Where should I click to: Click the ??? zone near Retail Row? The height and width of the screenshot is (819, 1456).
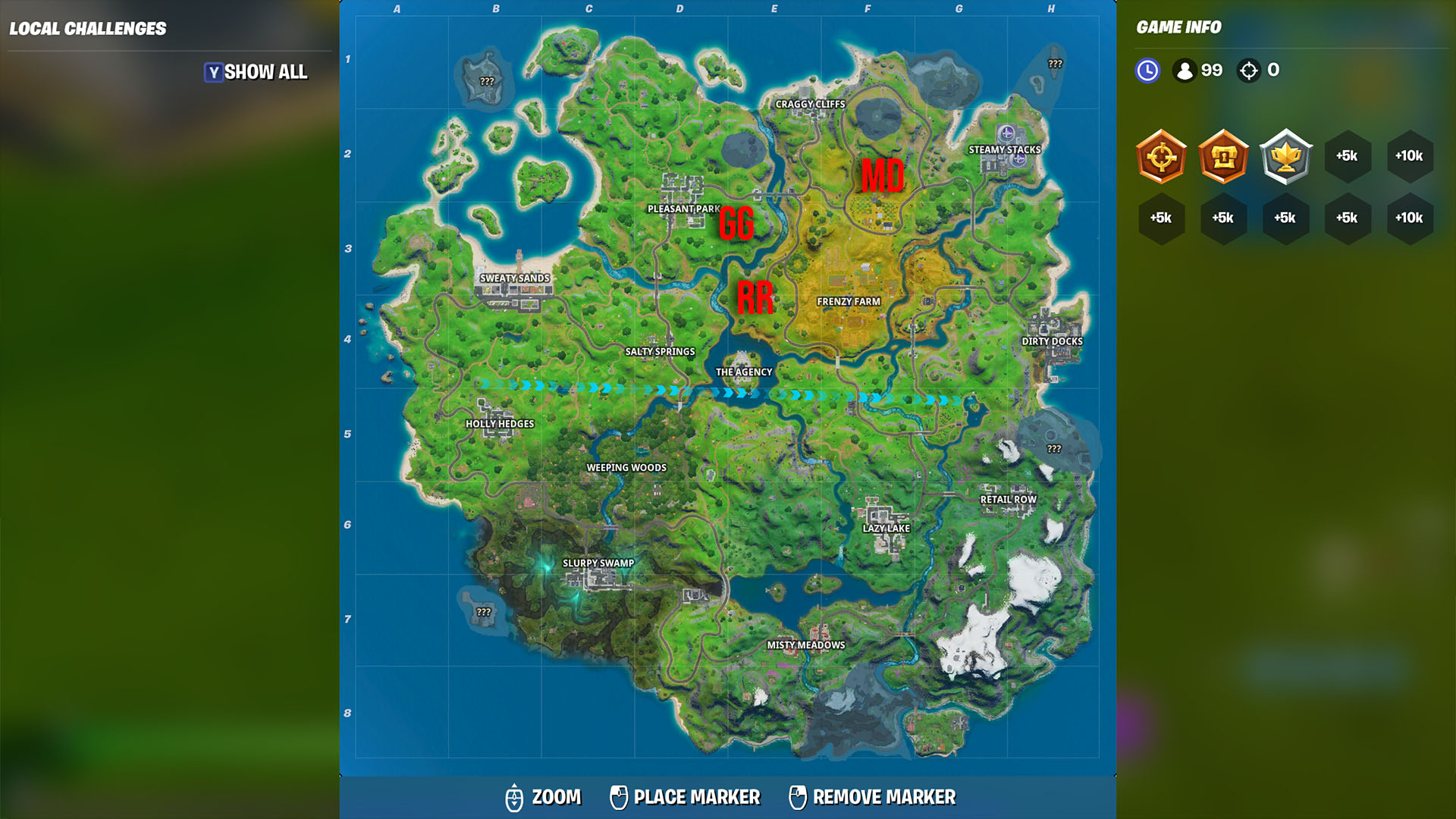tap(1053, 450)
